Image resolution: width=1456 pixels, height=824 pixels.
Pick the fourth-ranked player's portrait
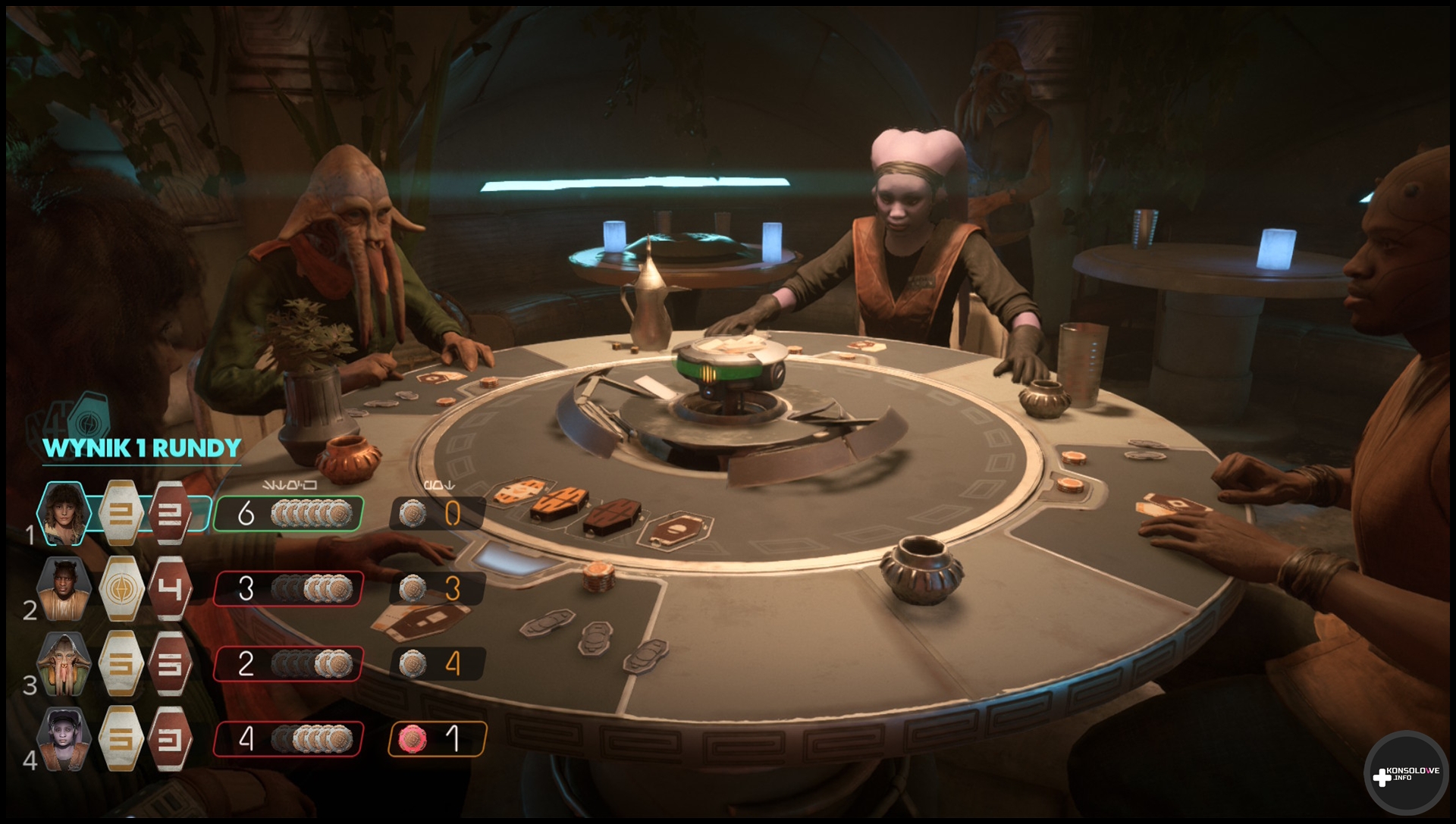click(64, 739)
